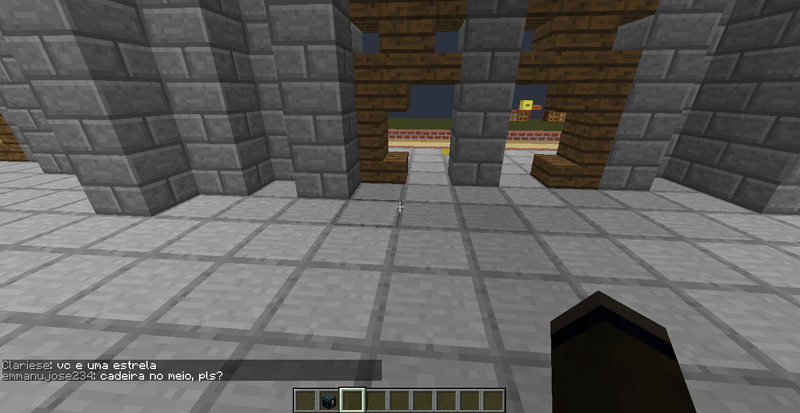This screenshot has width=800, height=413.
Task: Click emmanujose234's chat message
Action: (112, 376)
